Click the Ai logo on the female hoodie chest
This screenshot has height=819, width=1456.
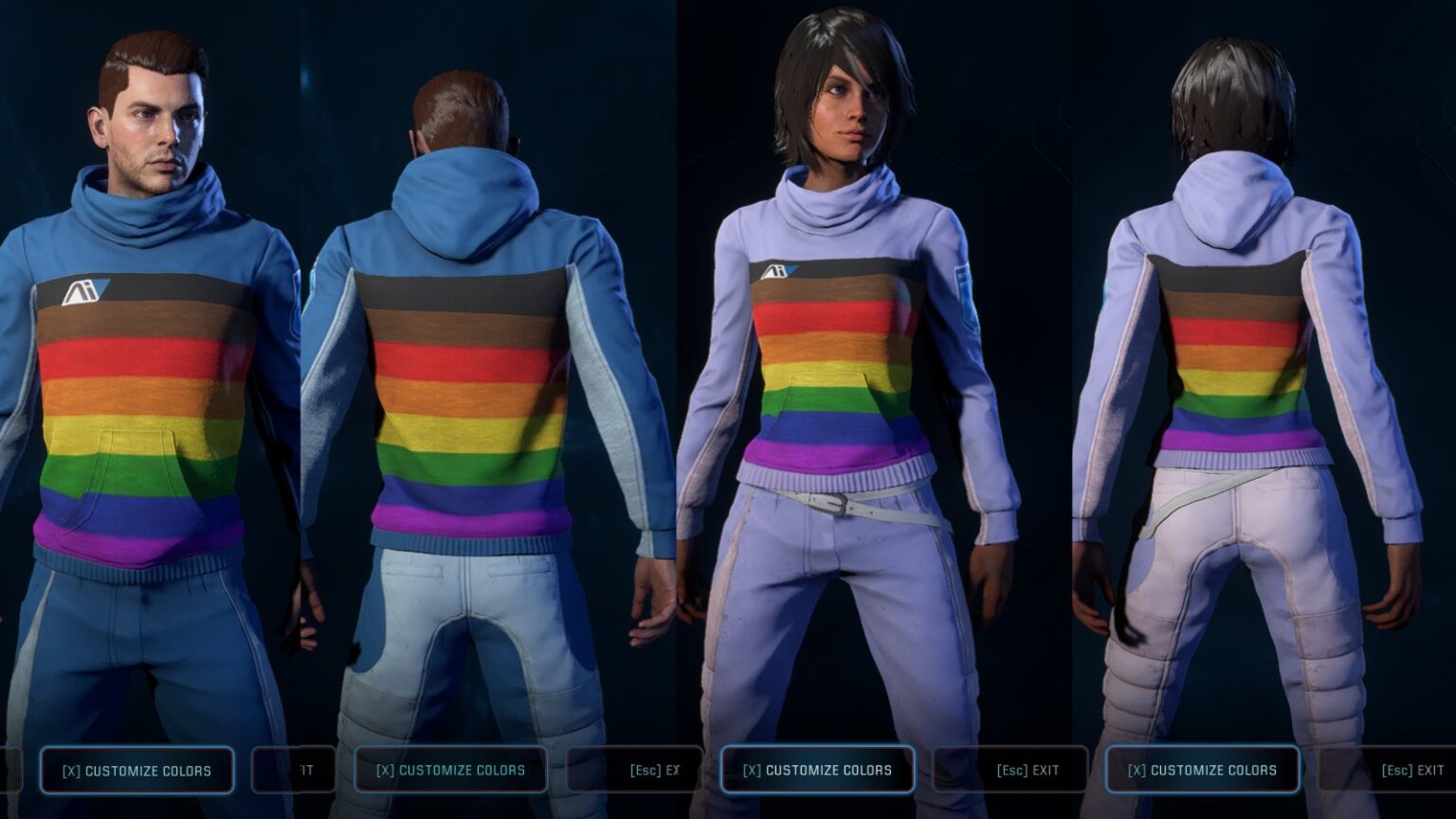pyautogui.click(x=776, y=273)
